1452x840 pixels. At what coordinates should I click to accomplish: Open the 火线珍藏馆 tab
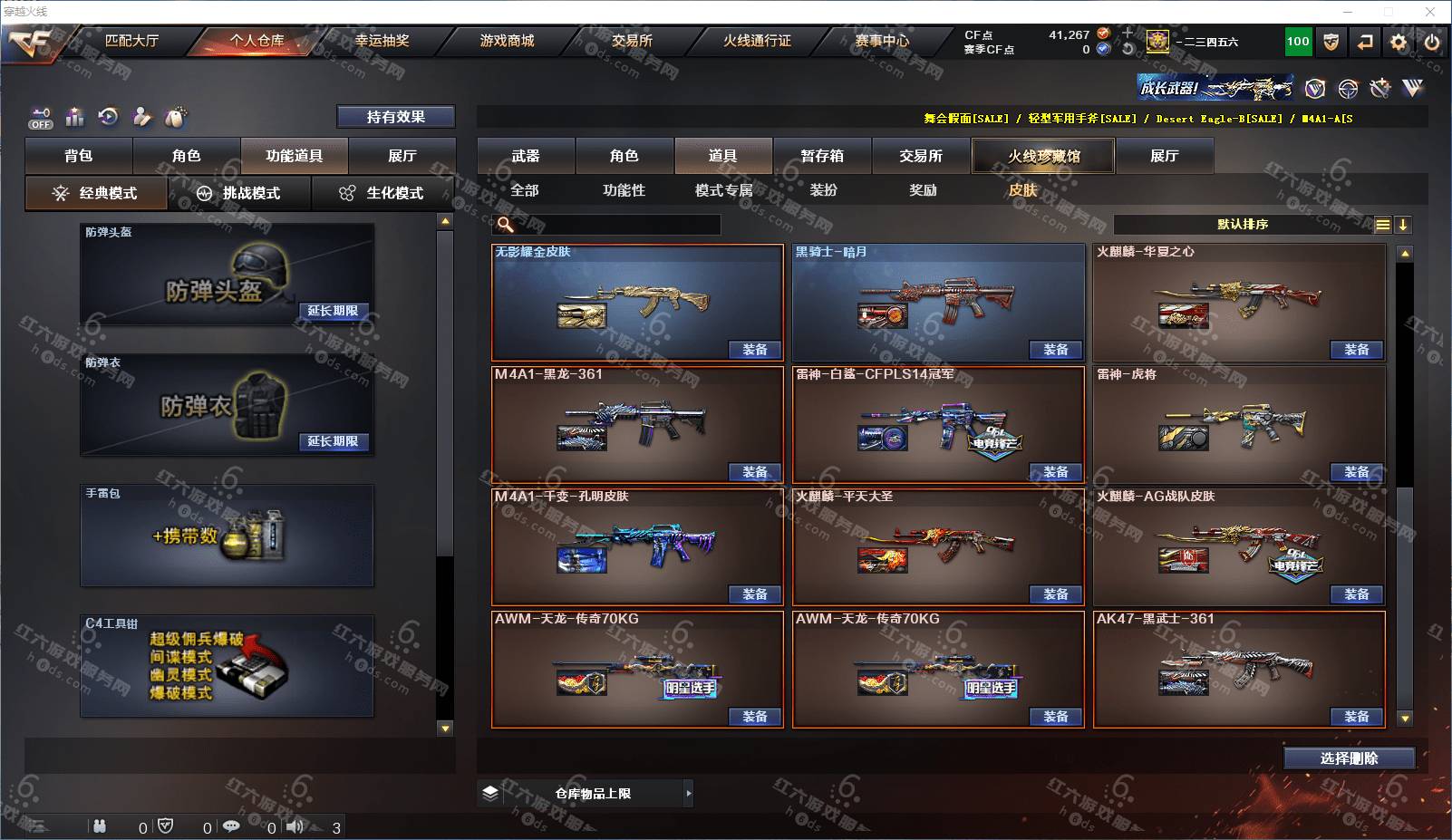(x=1043, y=156)
